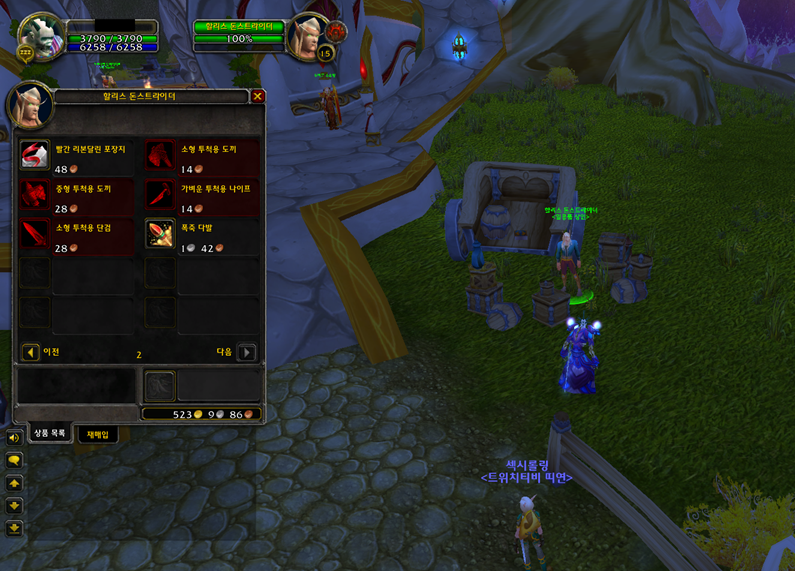Choose the 가벼운 투척용 나이프 item
795x571 pixels.
[159, 193]
